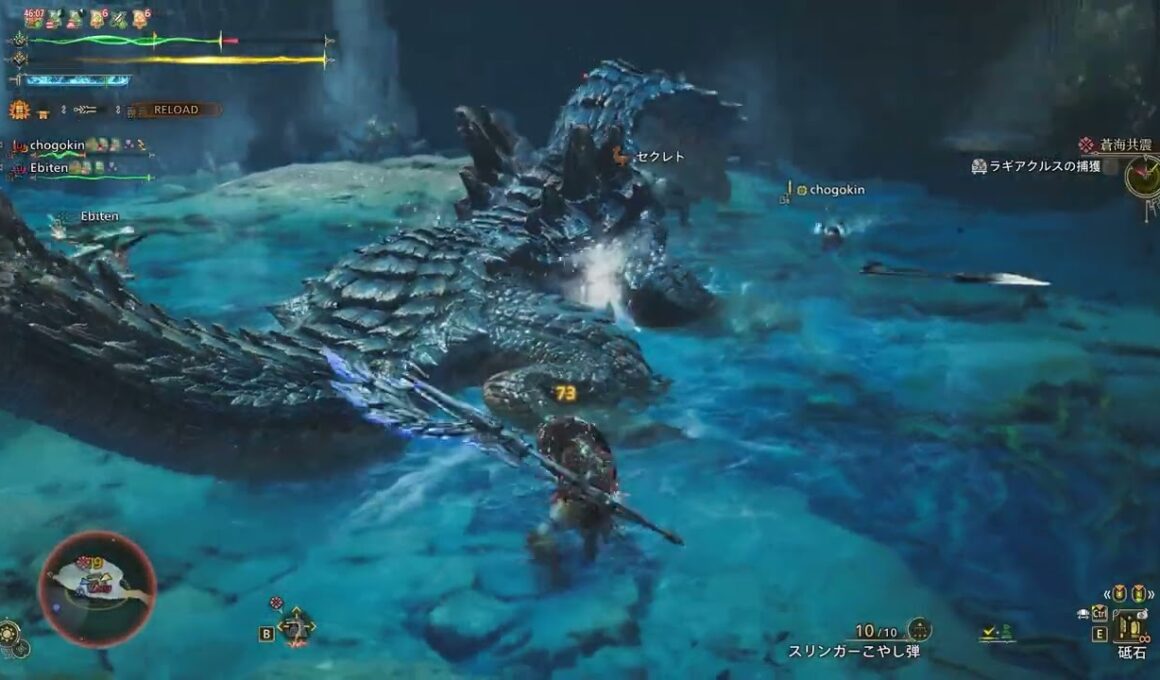Open the circular minimap

point(97,588)
